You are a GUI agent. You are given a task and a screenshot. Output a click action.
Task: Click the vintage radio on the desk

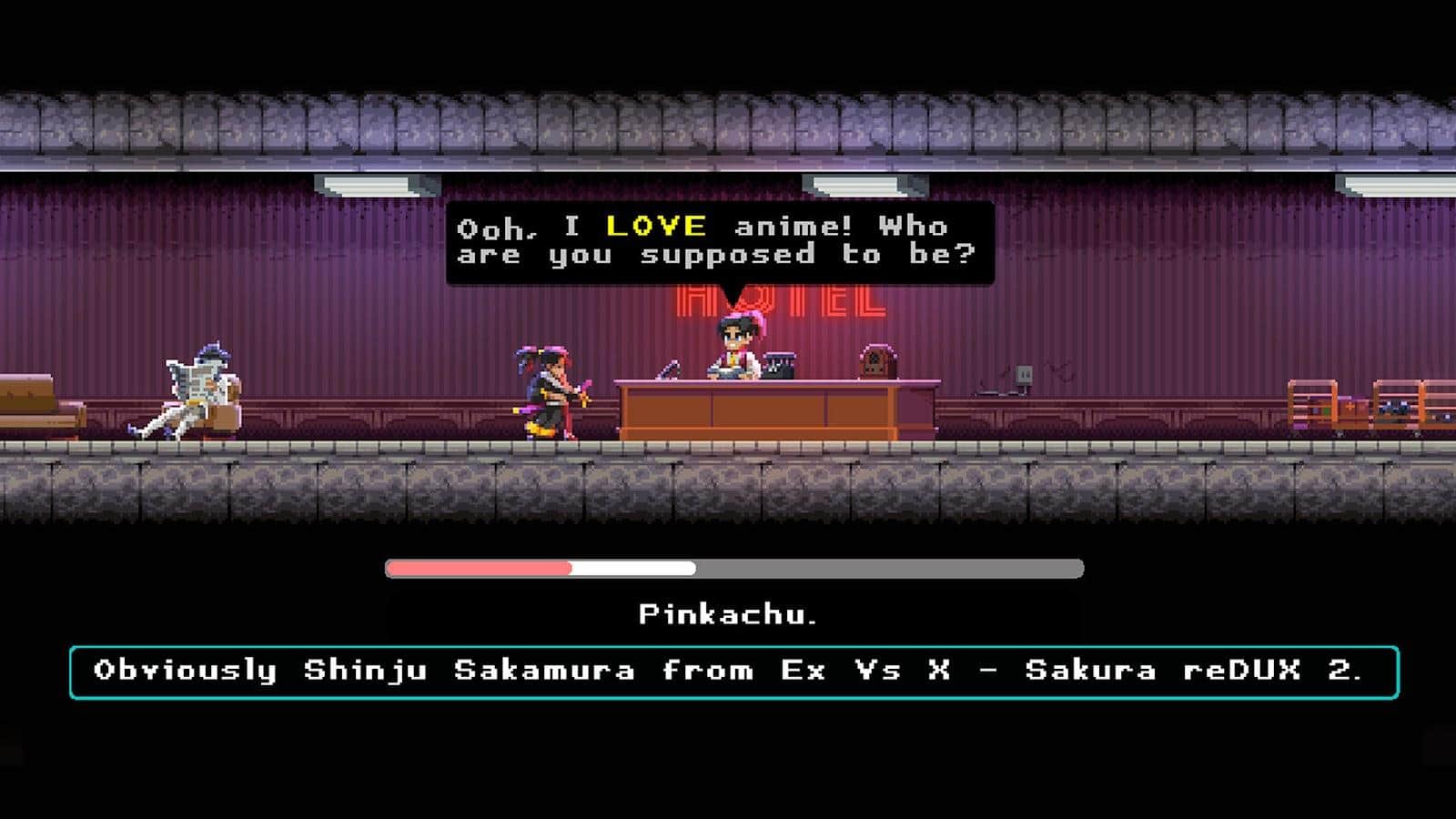click(876, 364)
